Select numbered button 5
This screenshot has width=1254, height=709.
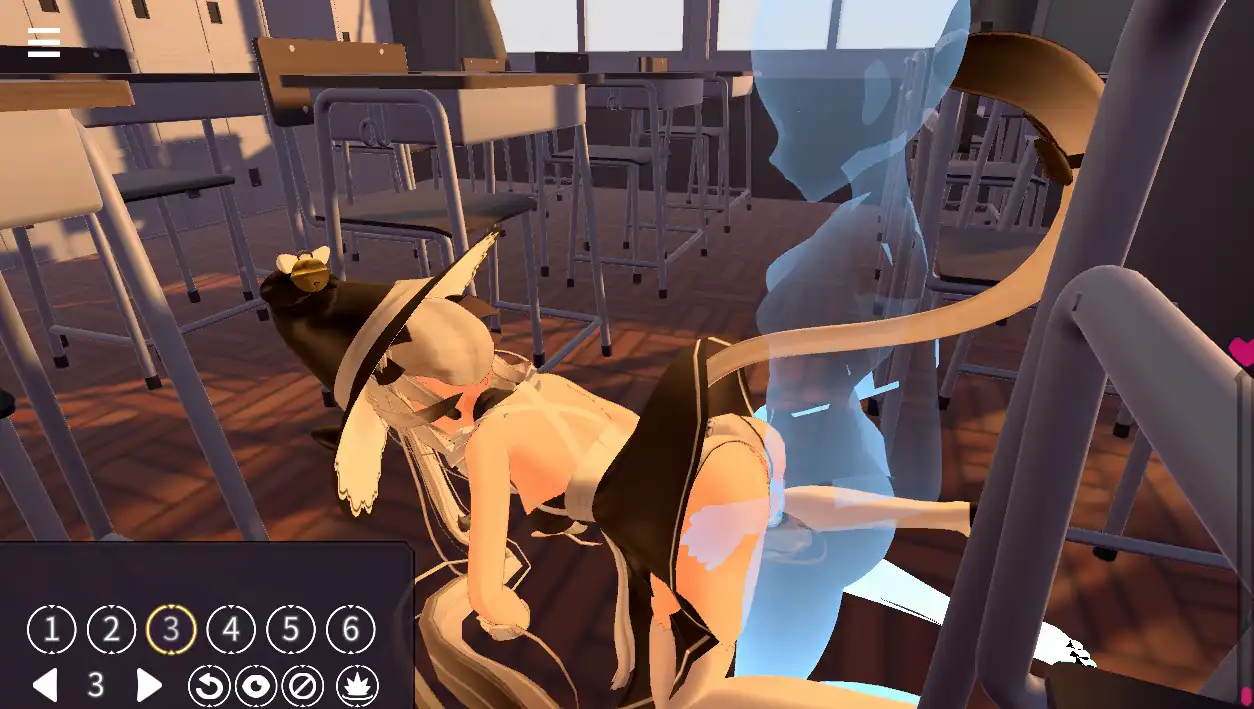[291, 630]
